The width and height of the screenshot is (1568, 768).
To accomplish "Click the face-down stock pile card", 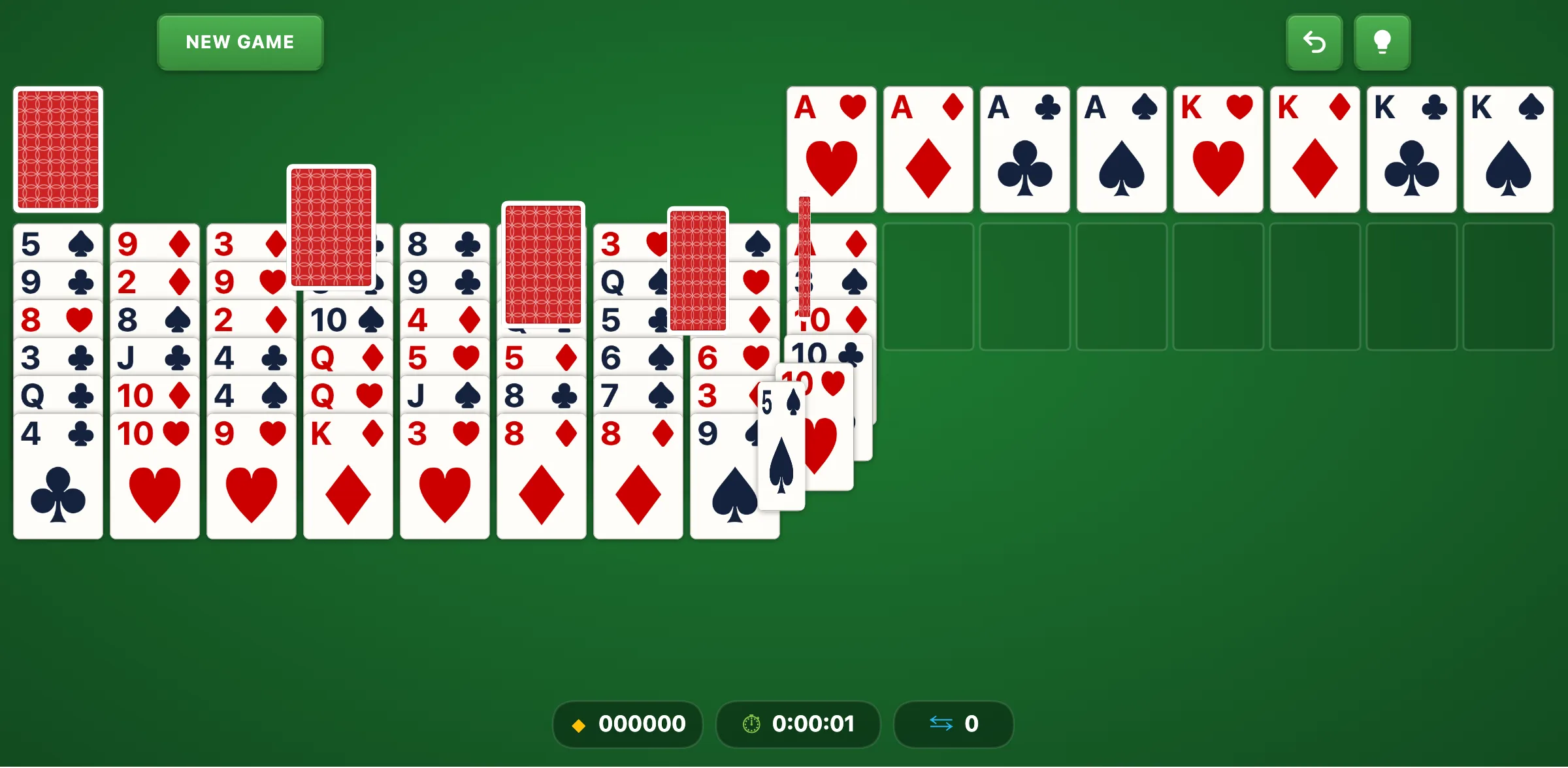I will point(57,149).
